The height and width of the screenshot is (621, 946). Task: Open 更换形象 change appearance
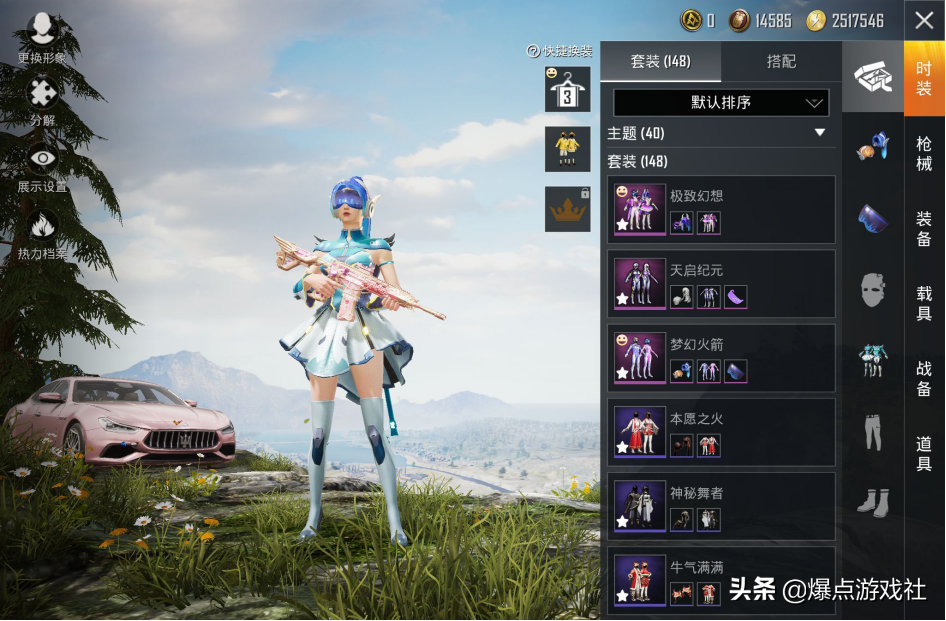[42, 38]
